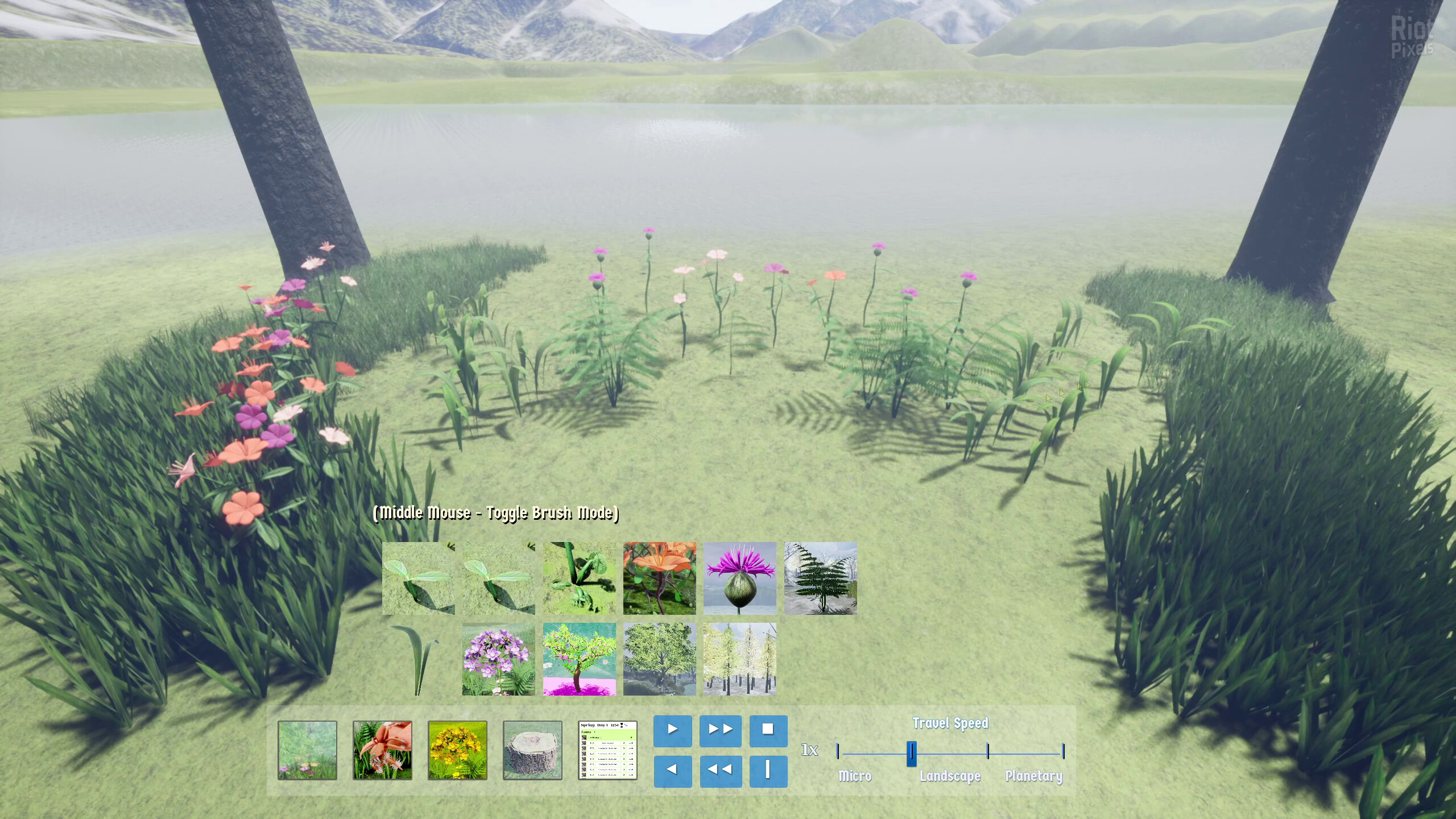Select the curled sprout plant thumbnail
The width and height of the screenshot is (1456, 819).
[579, 578]
